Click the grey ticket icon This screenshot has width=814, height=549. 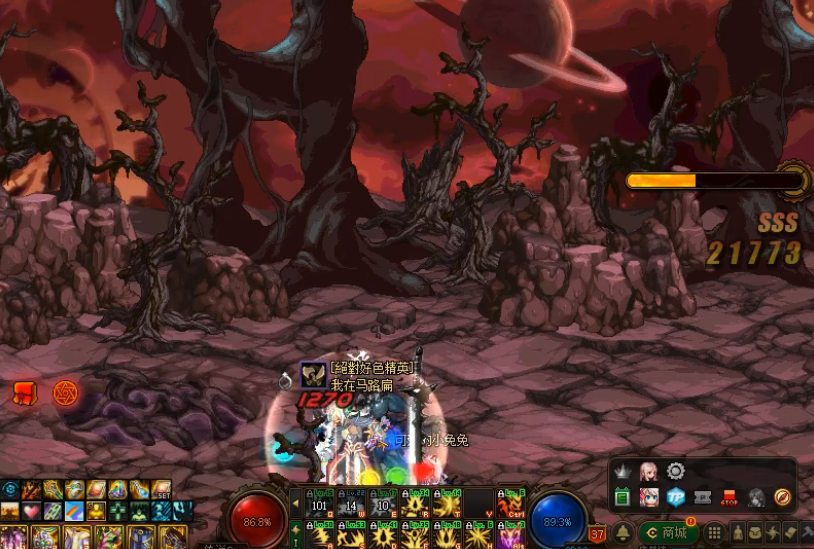[702, 497]
